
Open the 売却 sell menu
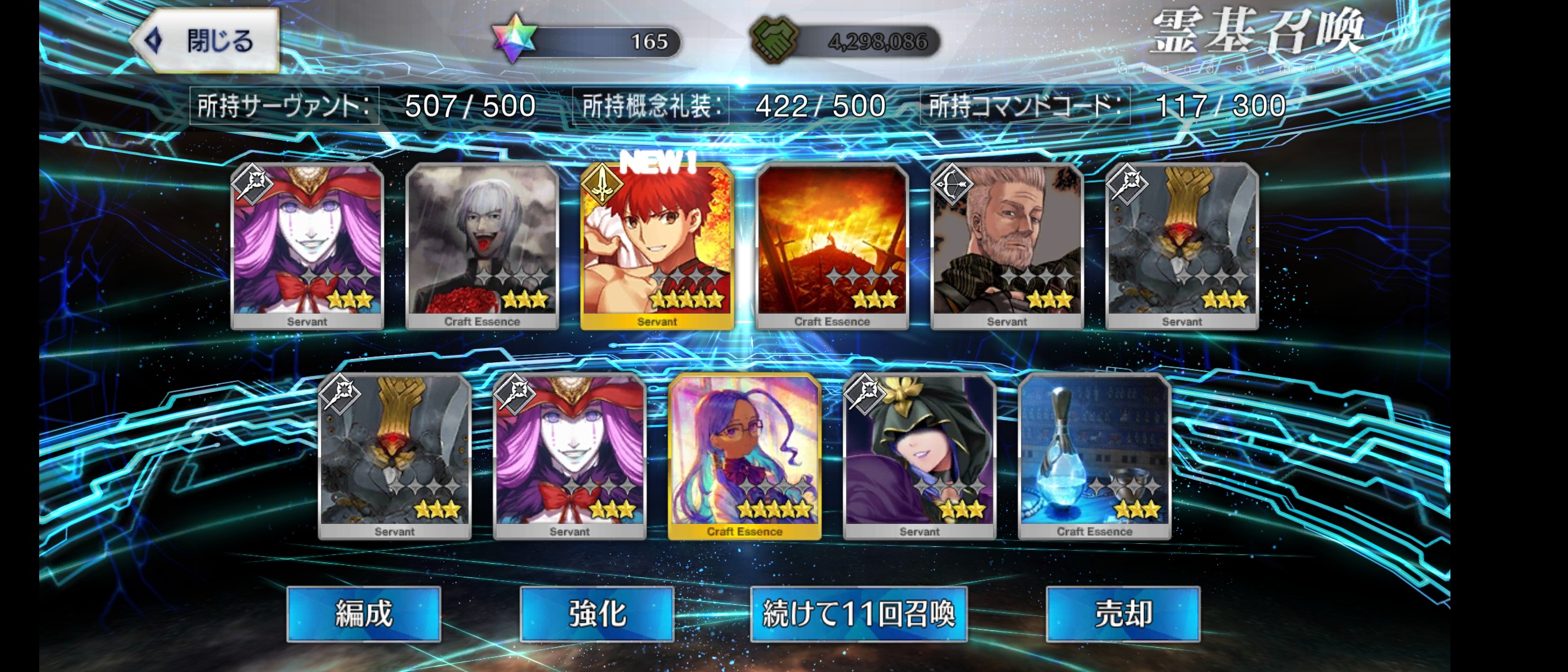coord(1122,614)
